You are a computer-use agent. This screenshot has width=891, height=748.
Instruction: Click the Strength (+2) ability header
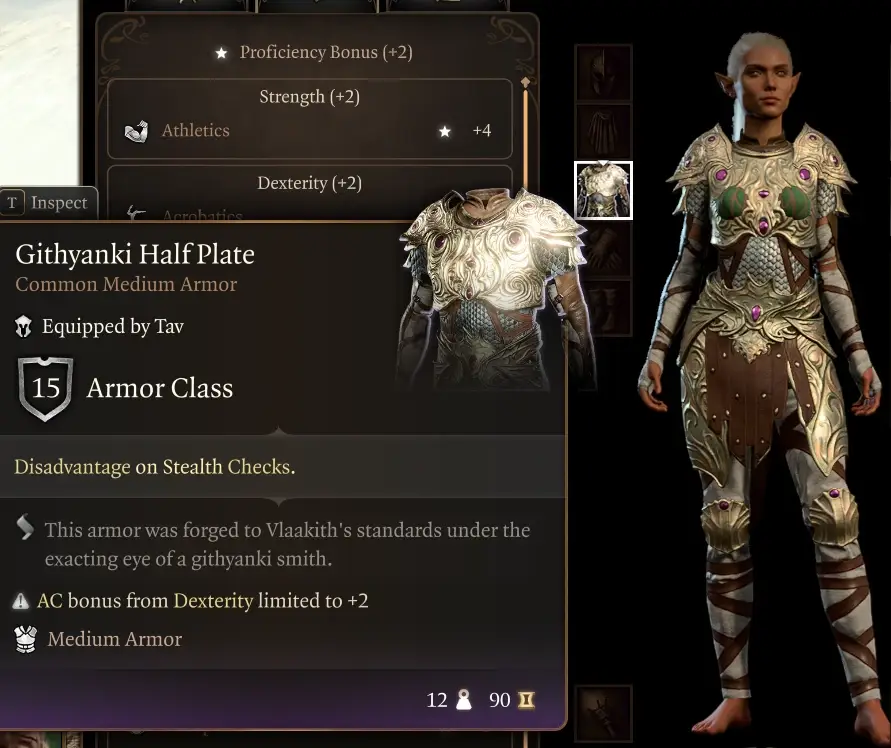309,97
